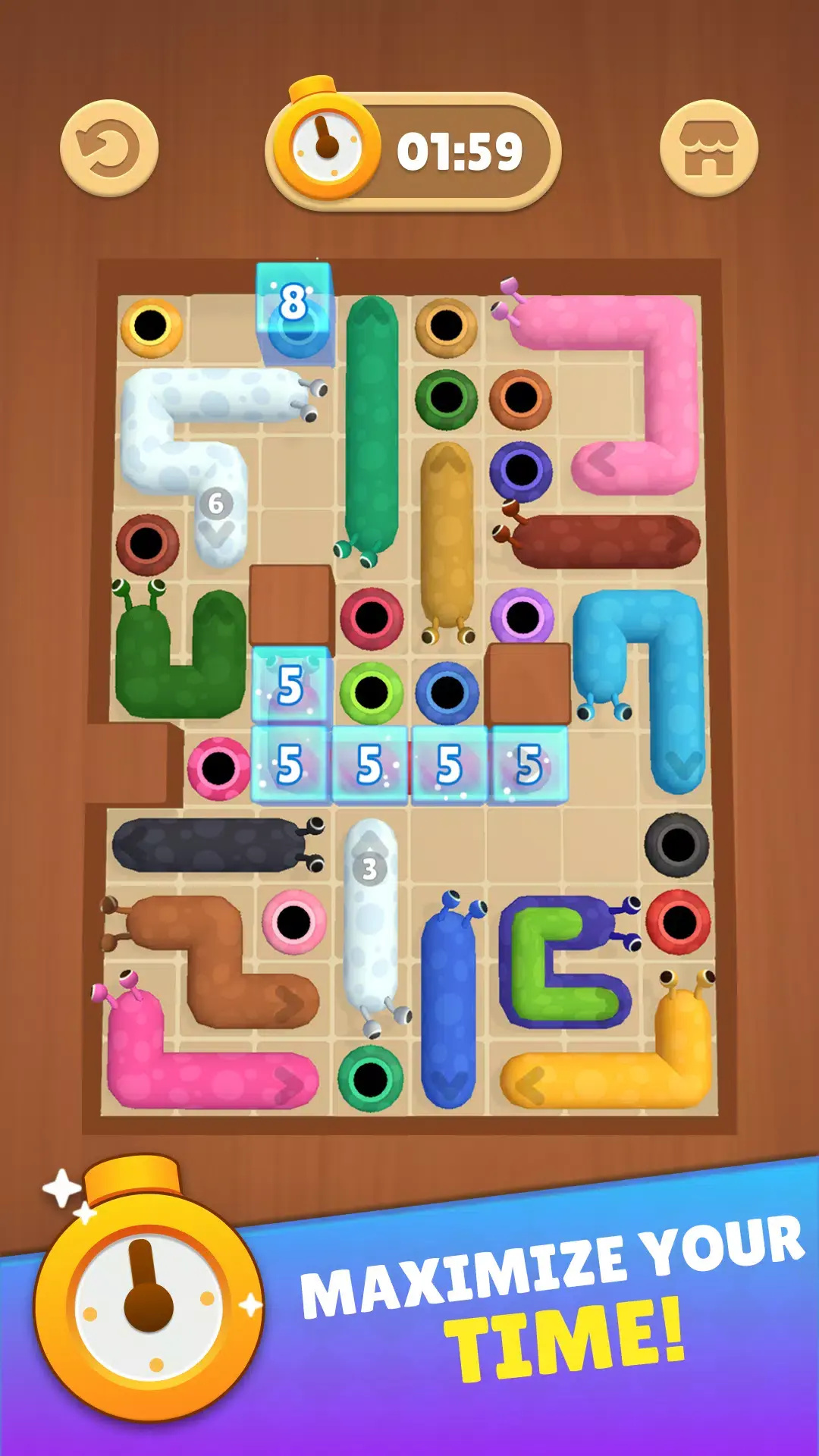The width and height of the screenshot is (819, 1456).
Task: Tap the maroon horizontal slug
Action: 603,541
